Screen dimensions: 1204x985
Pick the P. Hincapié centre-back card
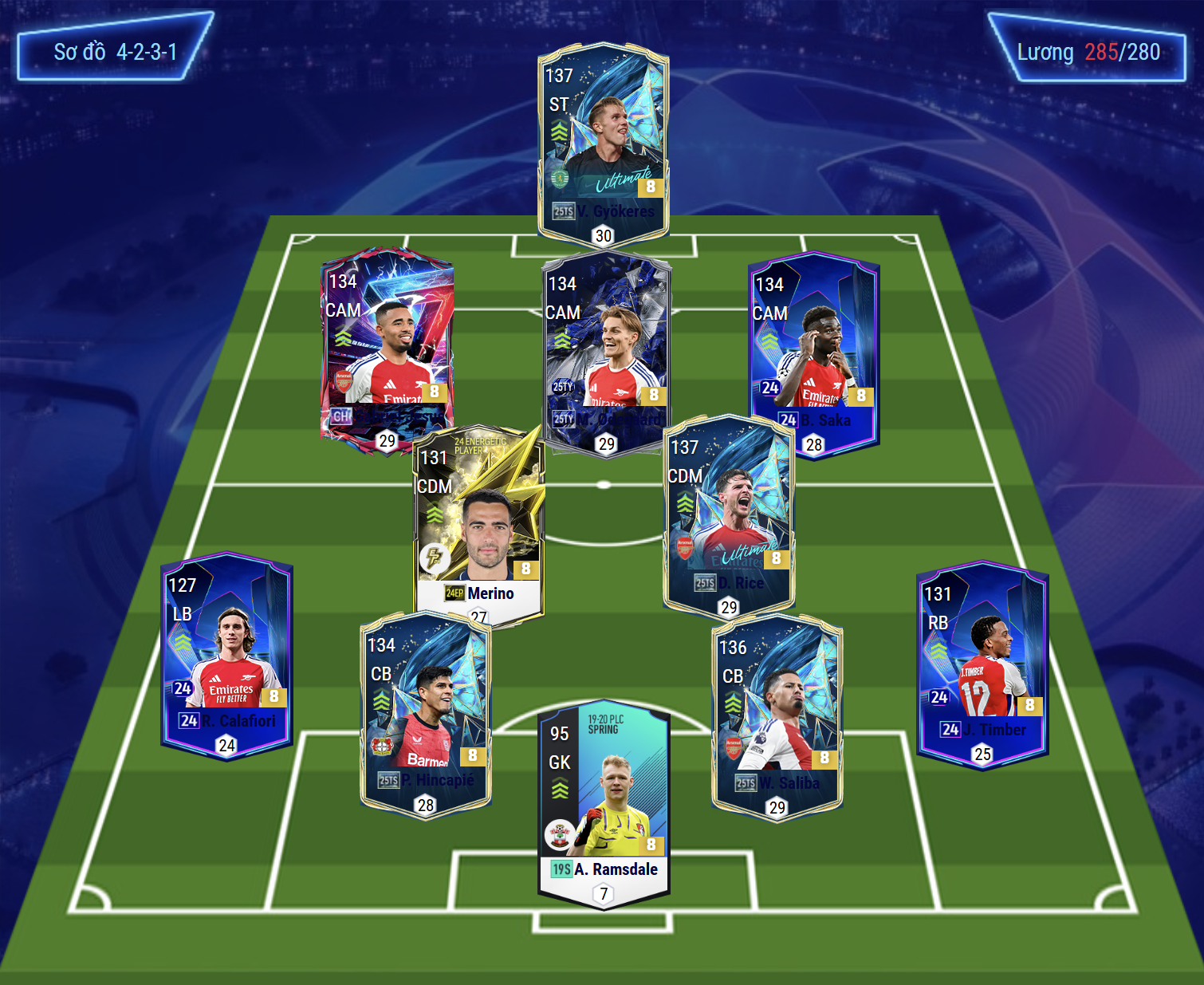(426, 714)
